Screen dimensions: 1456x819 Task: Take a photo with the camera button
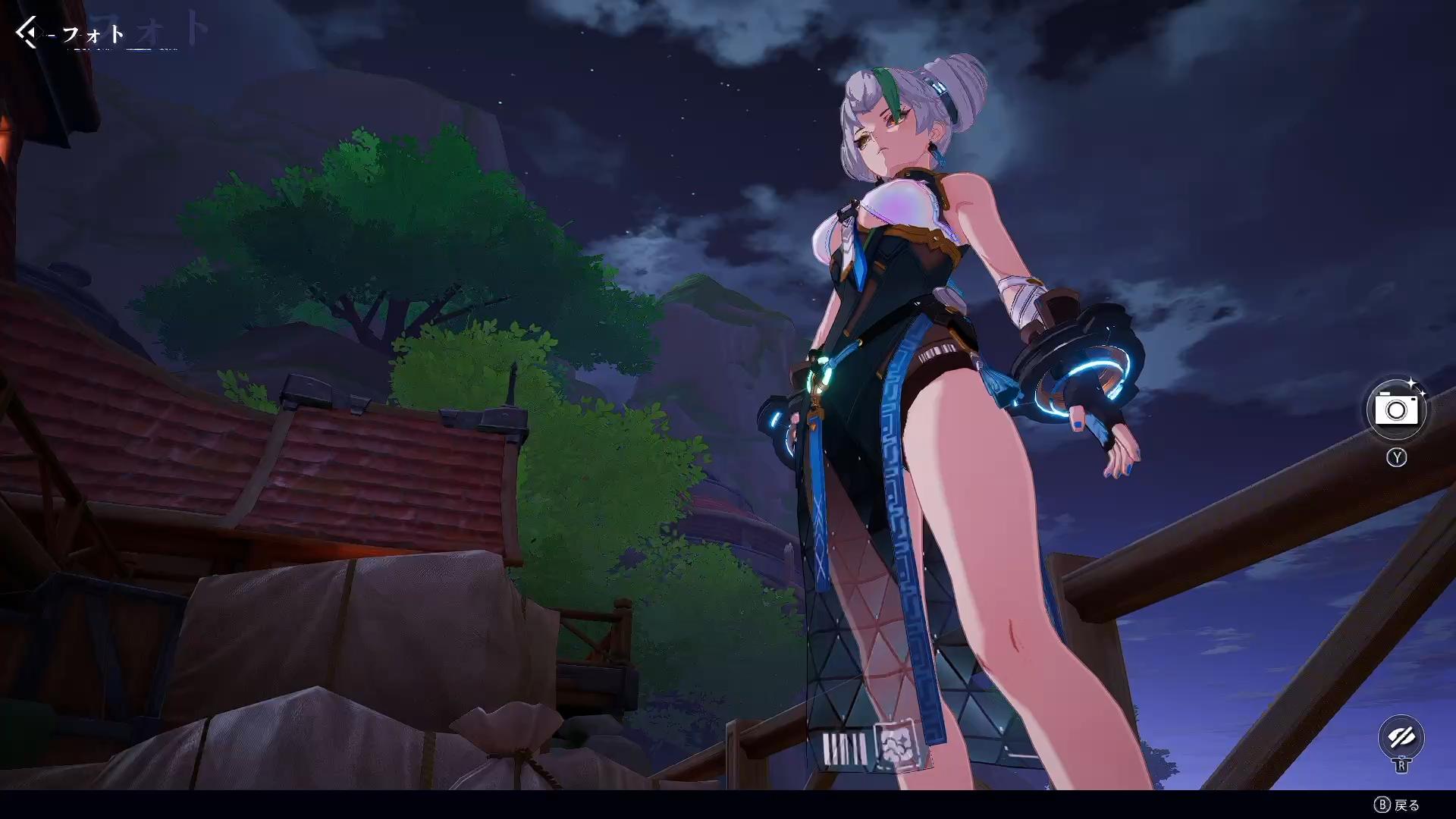1396,410
